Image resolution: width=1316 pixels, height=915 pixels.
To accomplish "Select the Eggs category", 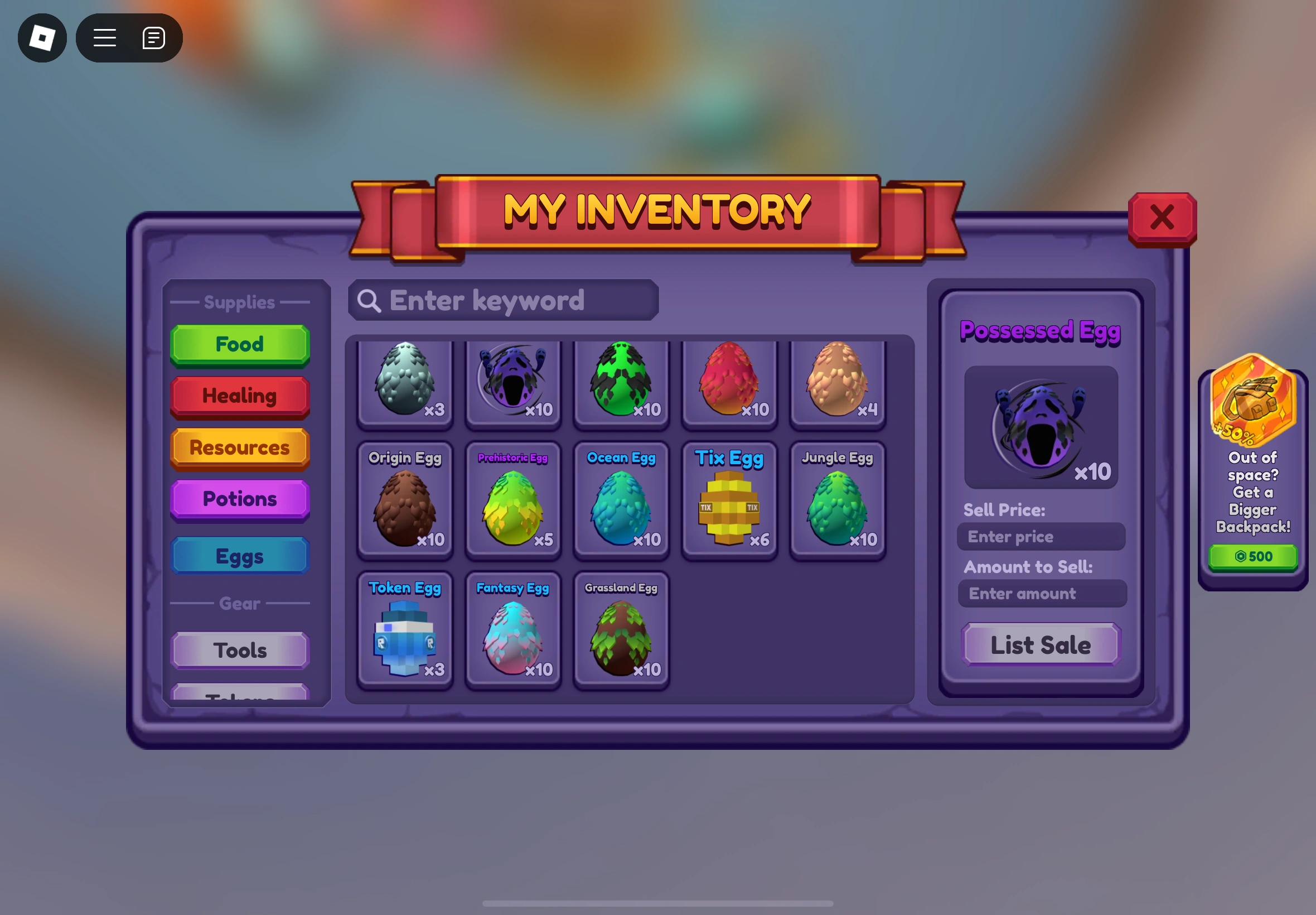I will click(x=239, y=555).
